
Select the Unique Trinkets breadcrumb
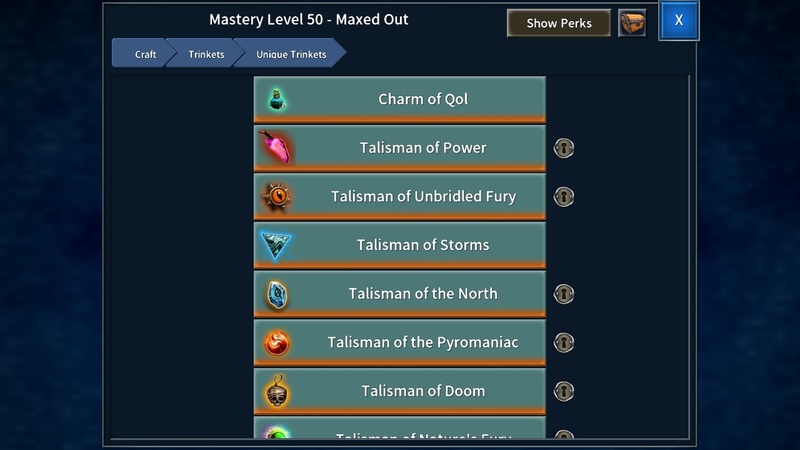point(291,54)
